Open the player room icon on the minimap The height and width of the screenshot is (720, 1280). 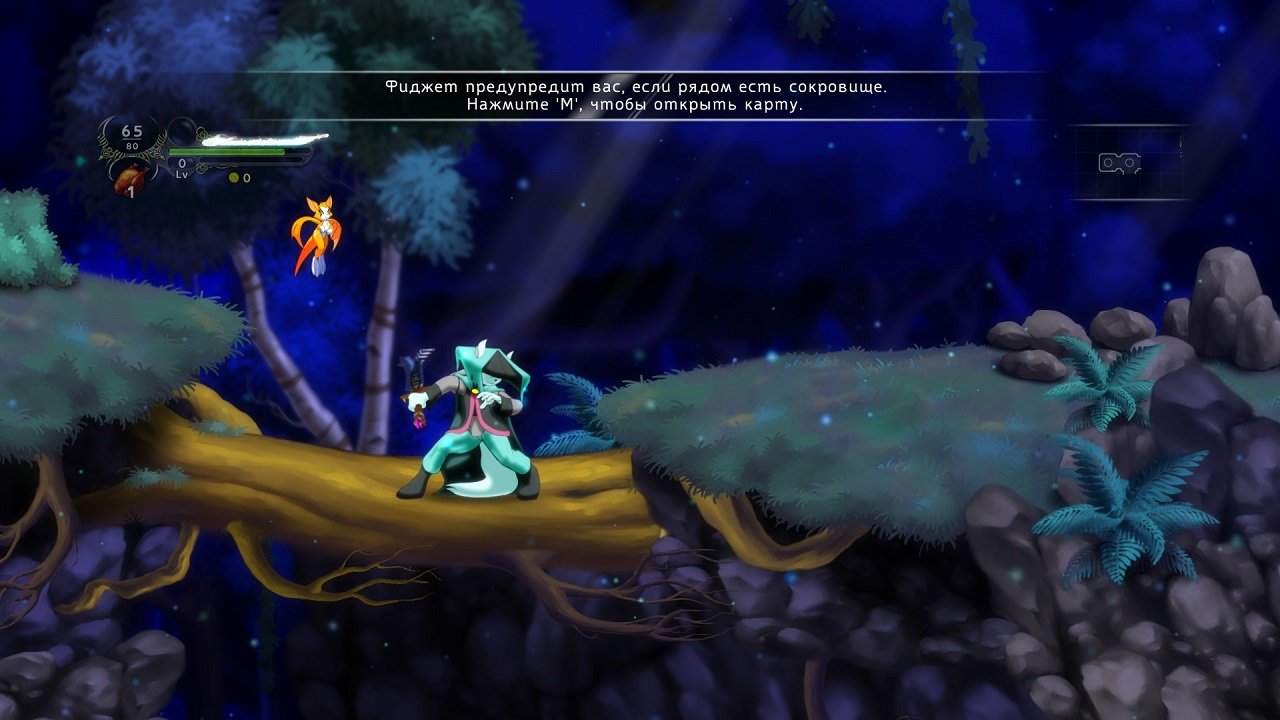click(1119, 163)
